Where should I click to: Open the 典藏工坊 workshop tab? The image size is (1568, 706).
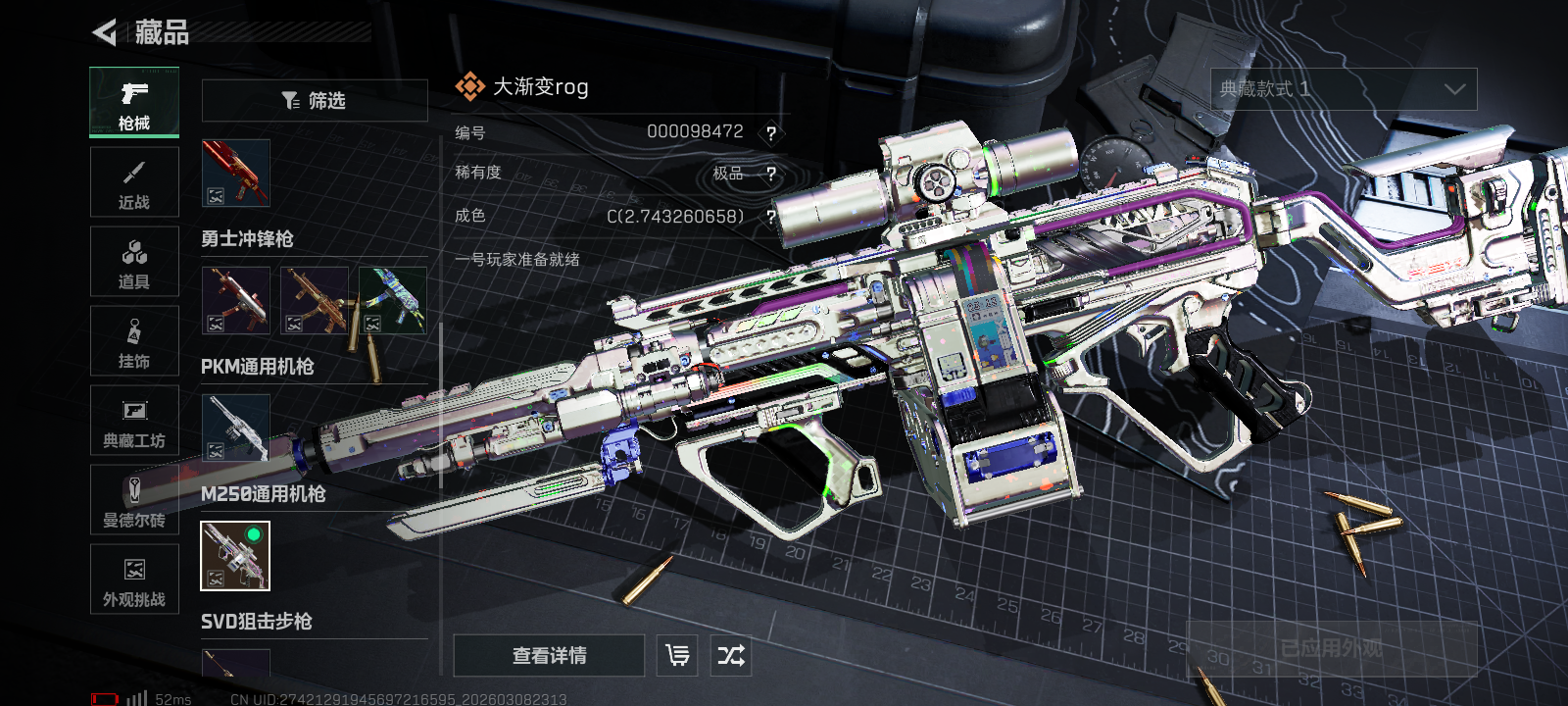(x=134, y=421)
